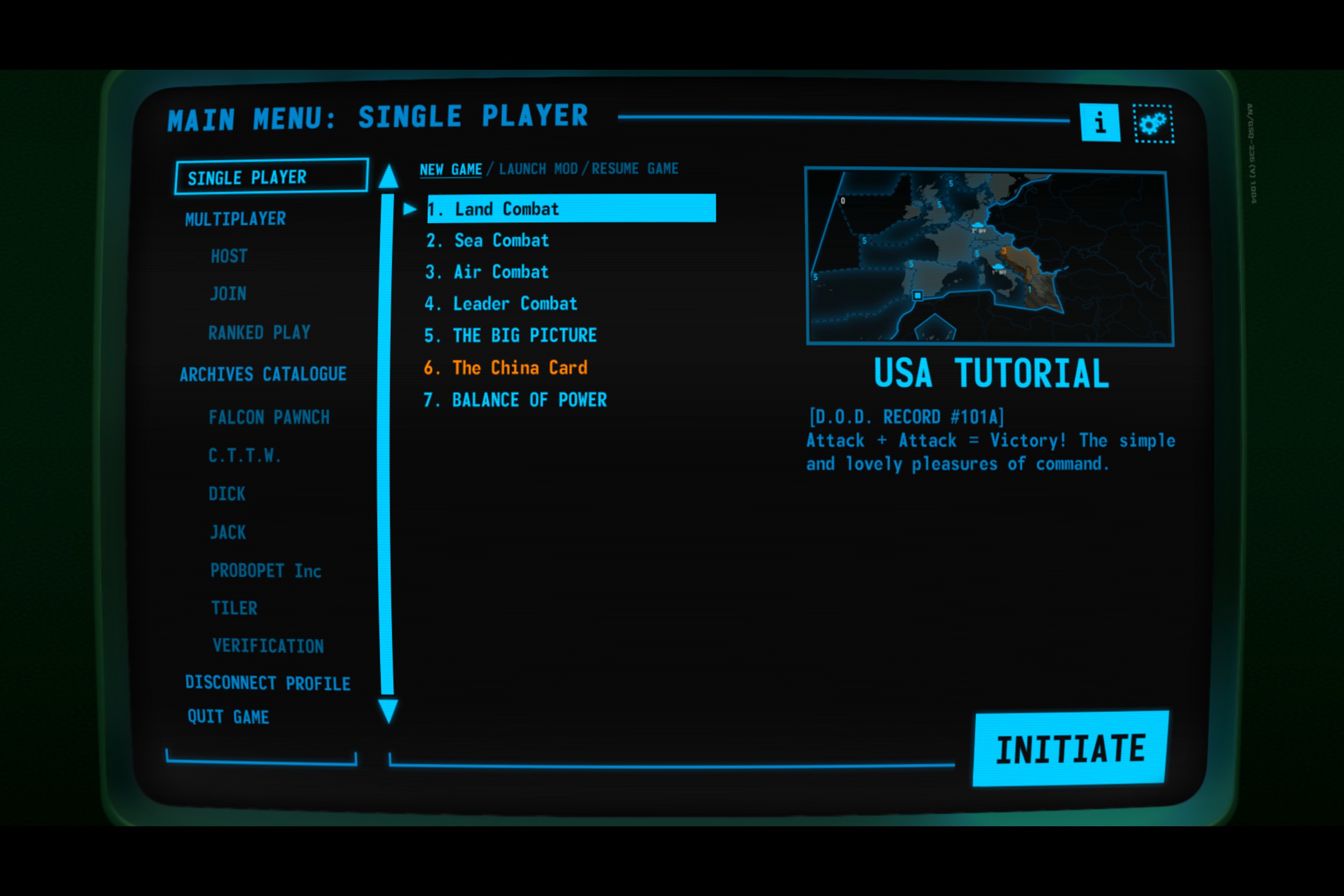Open settings via the gear icon

[1153, 123]
